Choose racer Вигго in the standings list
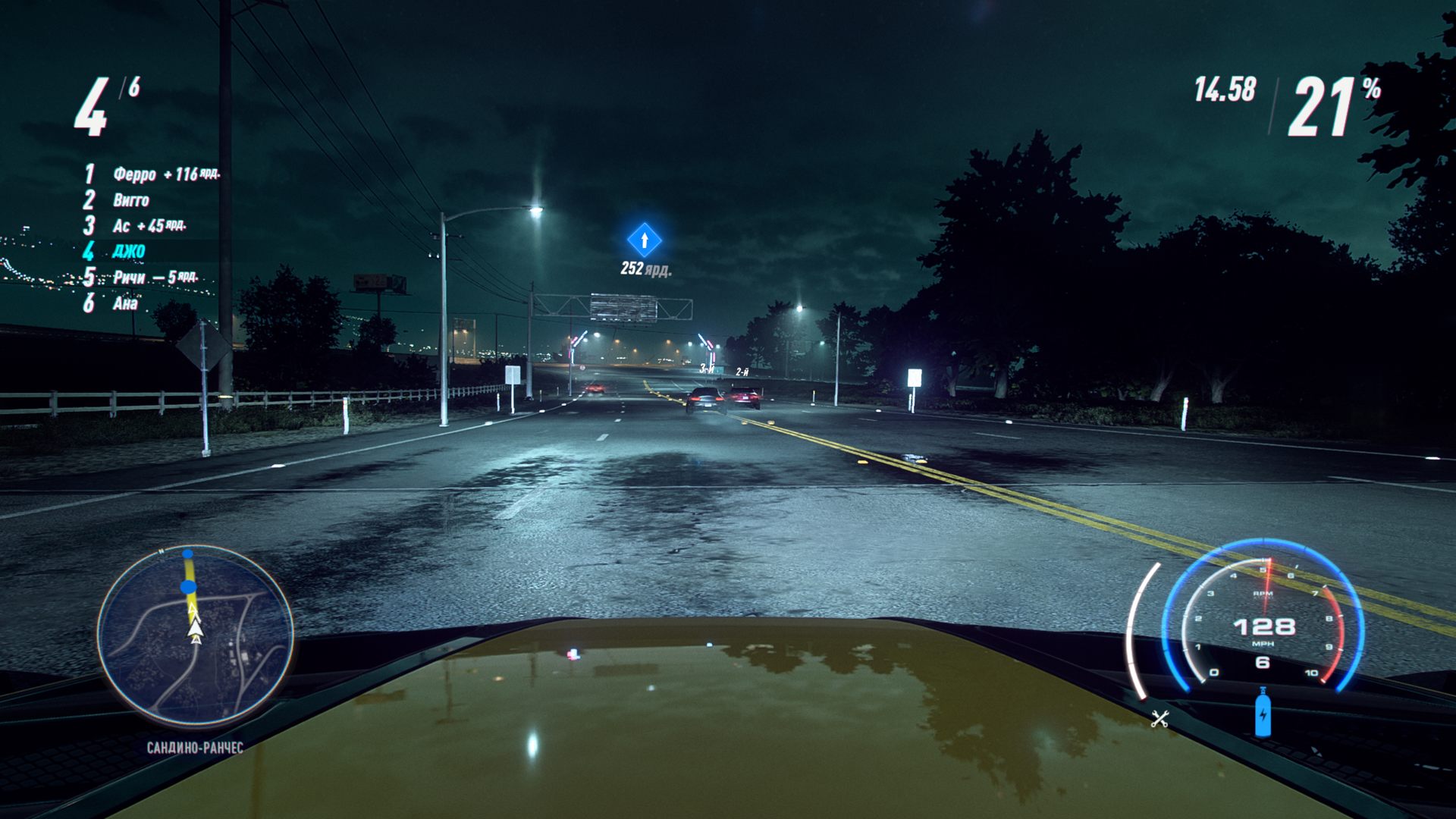The width and height of the screenshot is (1456, 819). click(131, 200)
